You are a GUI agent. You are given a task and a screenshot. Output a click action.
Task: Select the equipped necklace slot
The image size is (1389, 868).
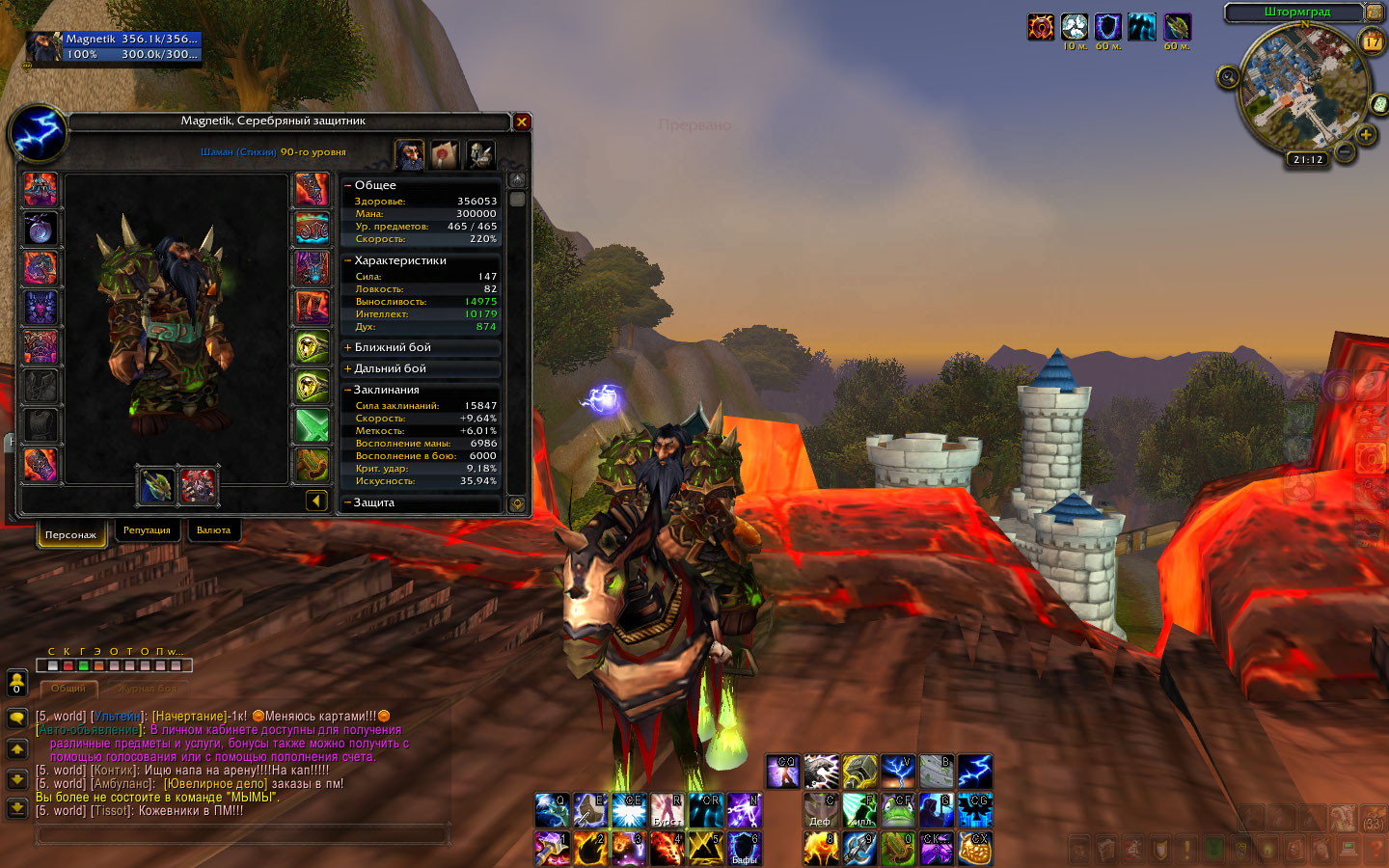pos(41,230)
